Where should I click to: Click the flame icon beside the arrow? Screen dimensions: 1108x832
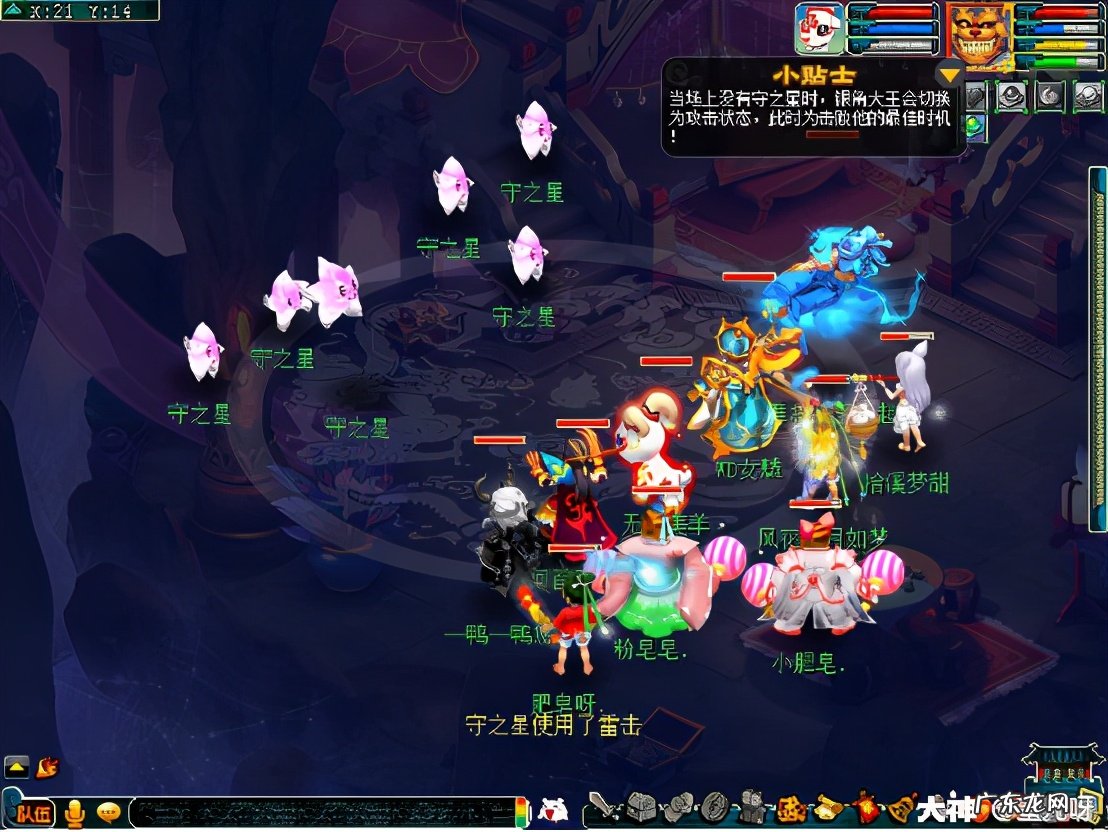pos(46,767)
